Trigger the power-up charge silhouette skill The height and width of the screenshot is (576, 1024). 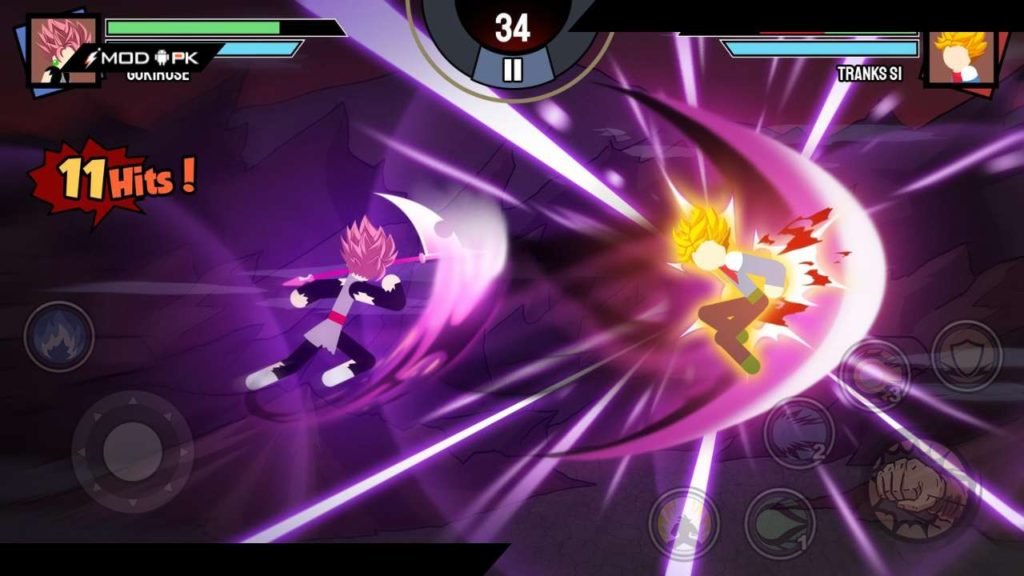[683, 521]
